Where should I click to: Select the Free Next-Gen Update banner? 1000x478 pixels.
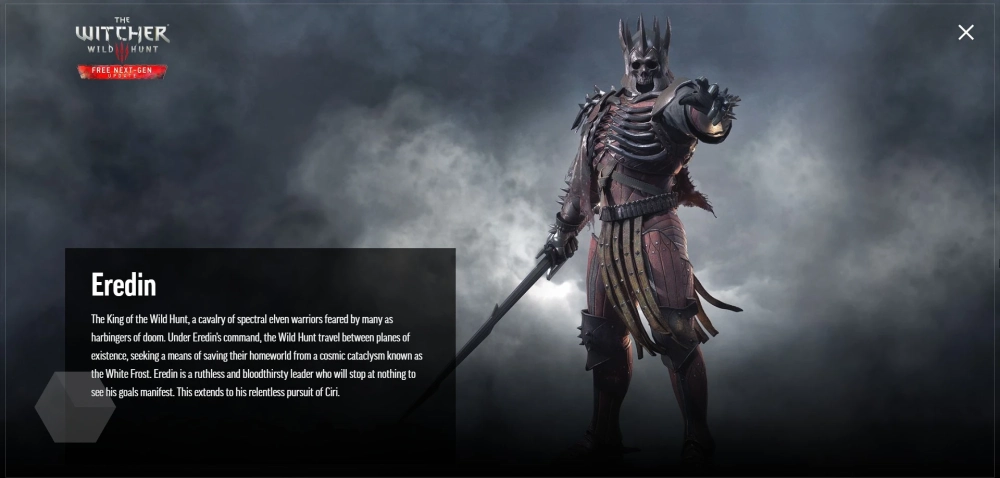click(x=122, y=71)
